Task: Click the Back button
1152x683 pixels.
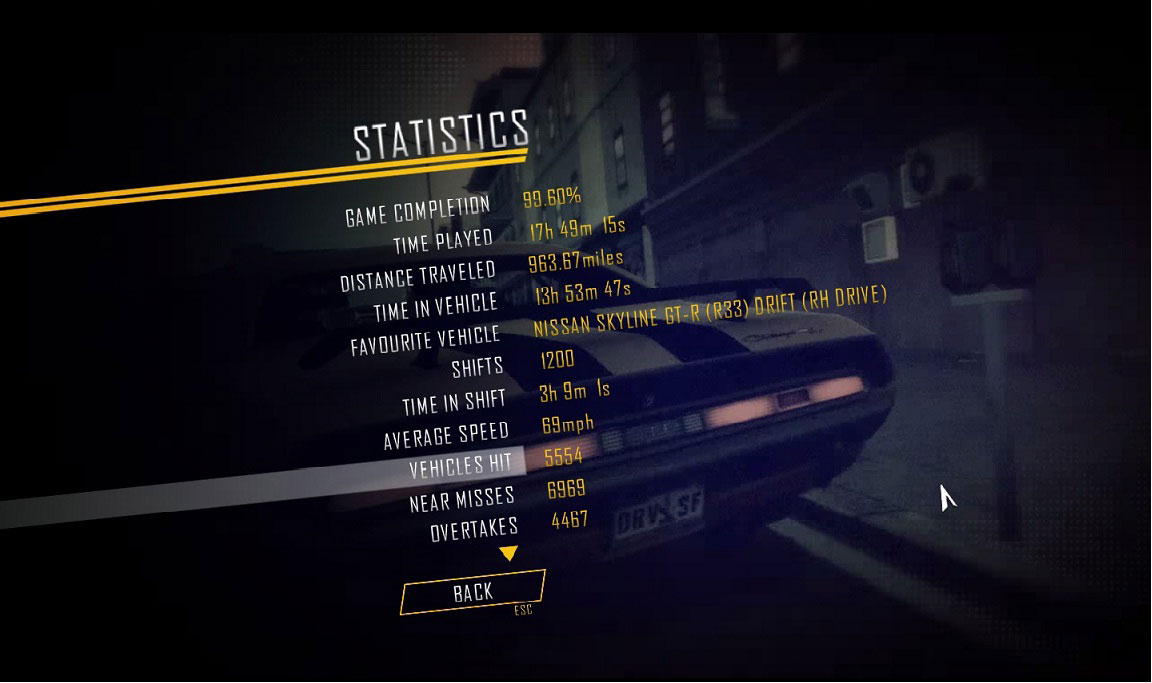Action: pos(472,592)
